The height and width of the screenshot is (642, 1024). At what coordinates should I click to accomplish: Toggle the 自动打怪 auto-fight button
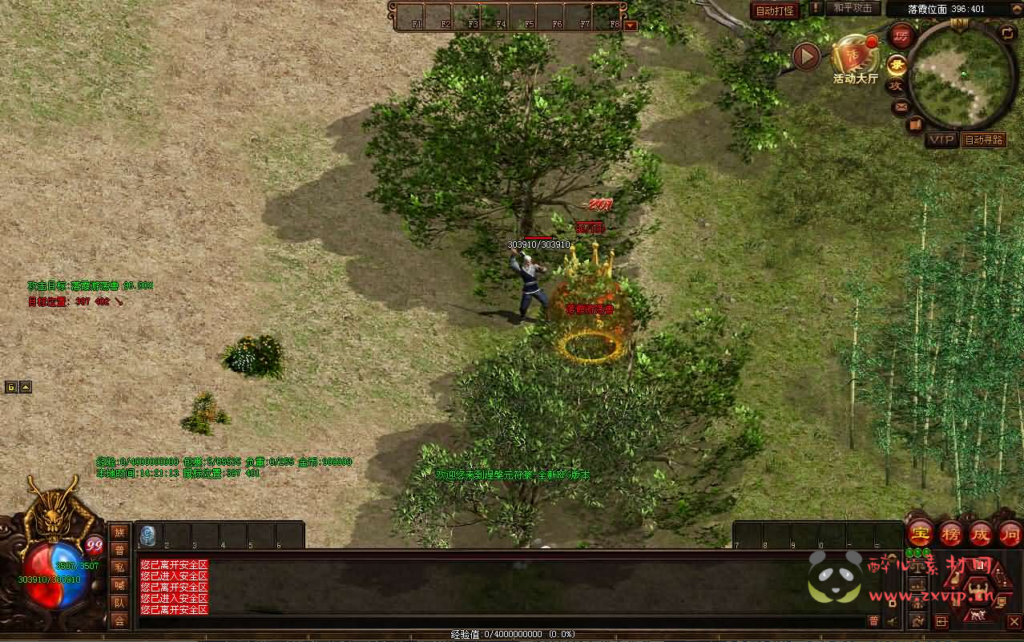point(775,11)
